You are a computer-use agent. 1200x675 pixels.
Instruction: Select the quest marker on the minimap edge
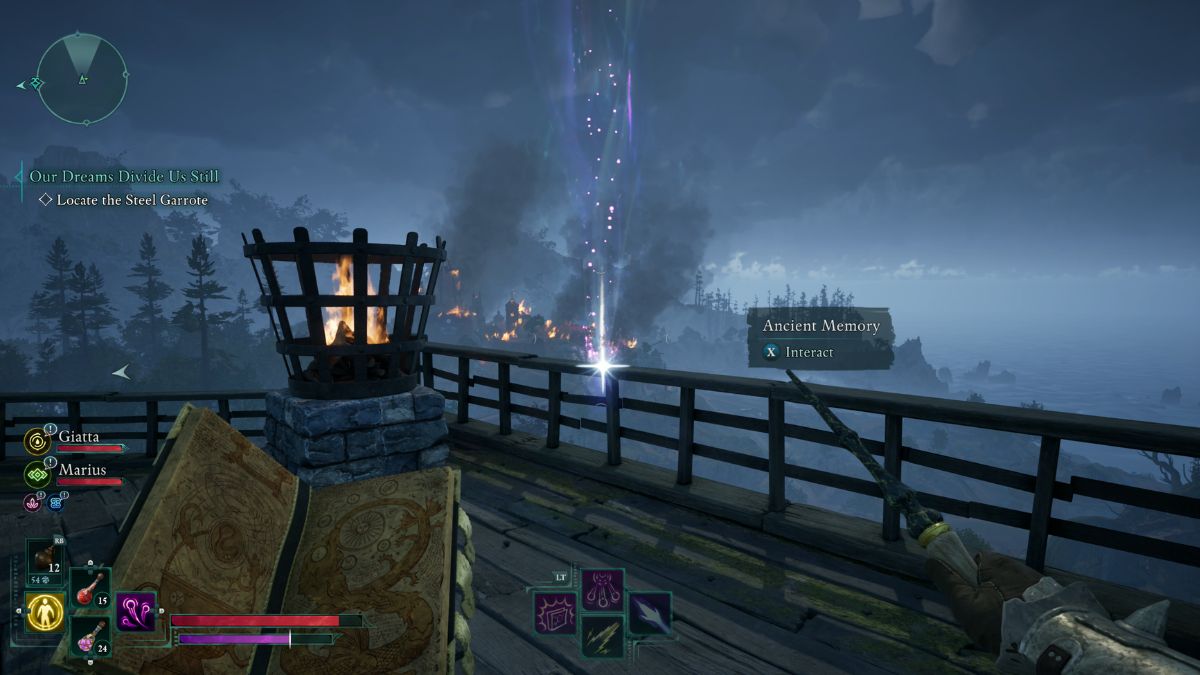[36, 84]
